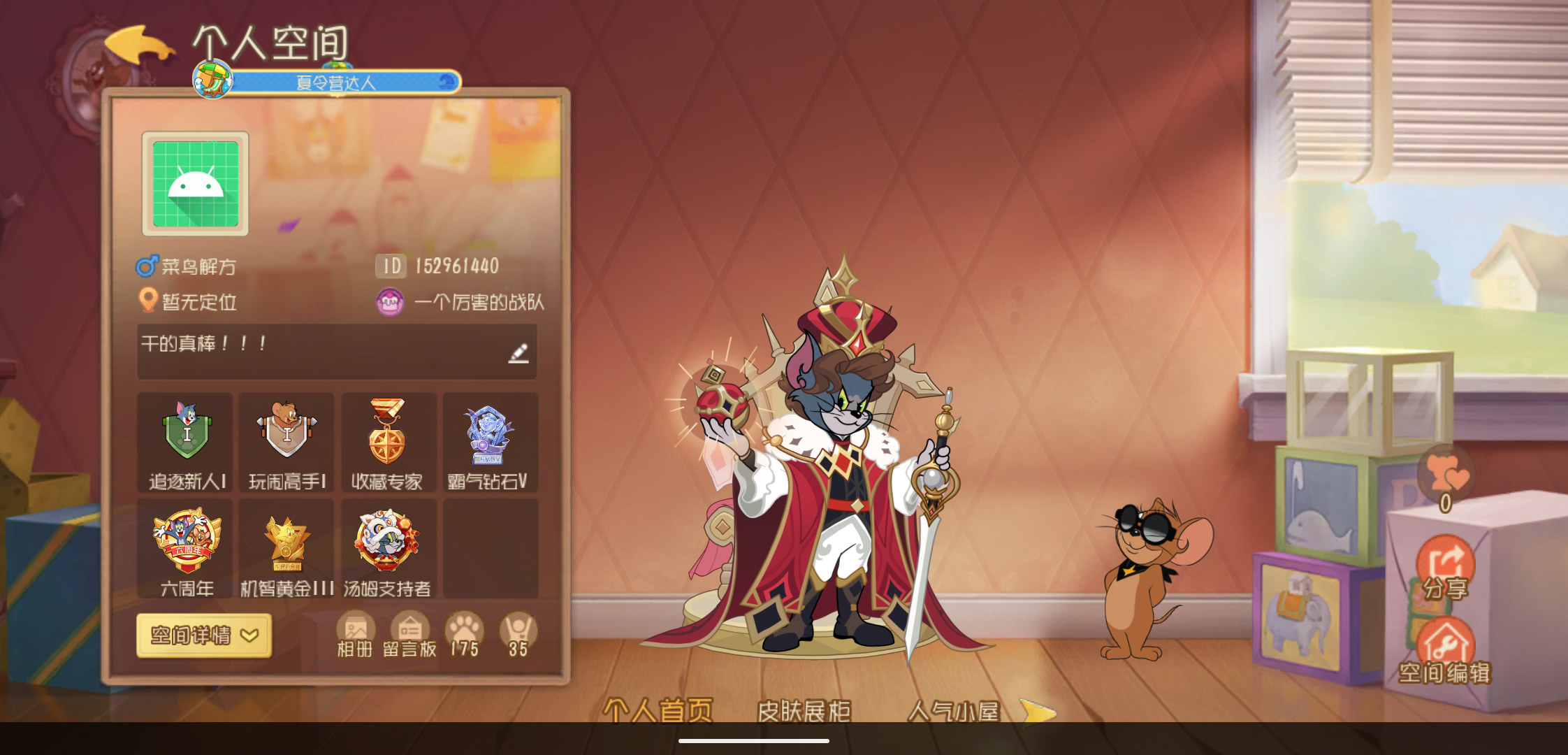Open the 空间详情 dropdown
This screenshot has width=1568, height=755.
(x=204, y=635)
